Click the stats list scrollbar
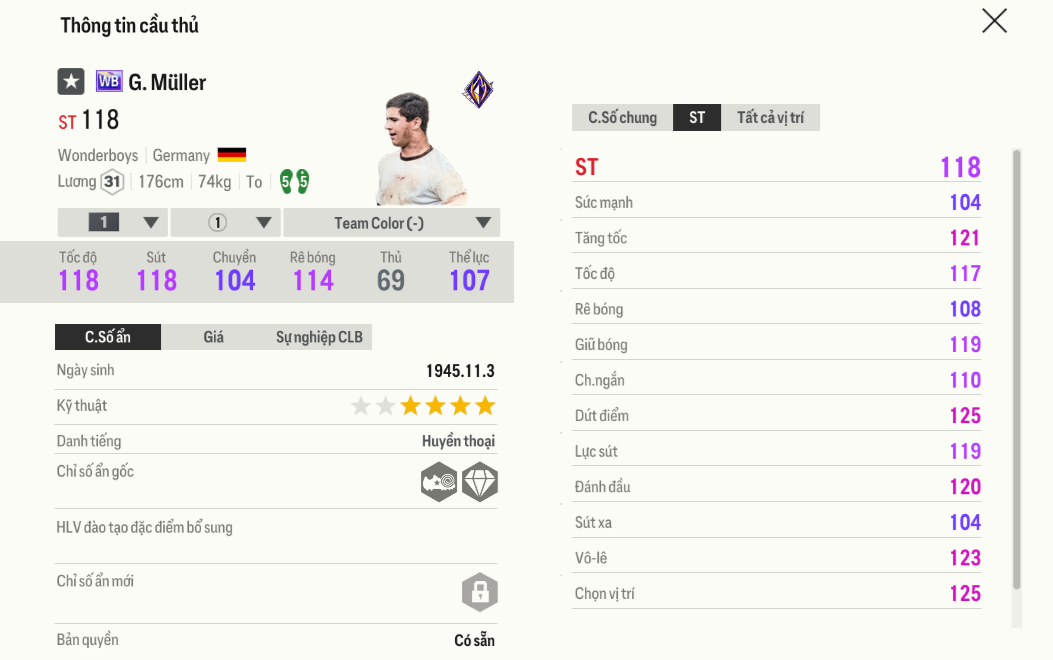The height and width of the screenshot is (660, 1053). (1017, 368)
